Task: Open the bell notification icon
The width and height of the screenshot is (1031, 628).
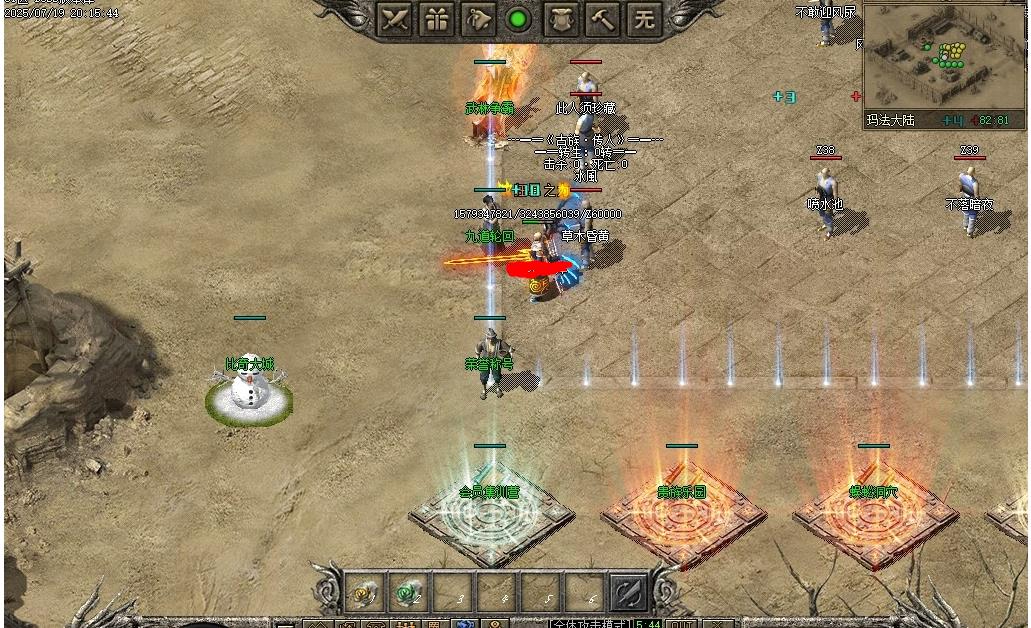Action: click(x=479, y=19)
